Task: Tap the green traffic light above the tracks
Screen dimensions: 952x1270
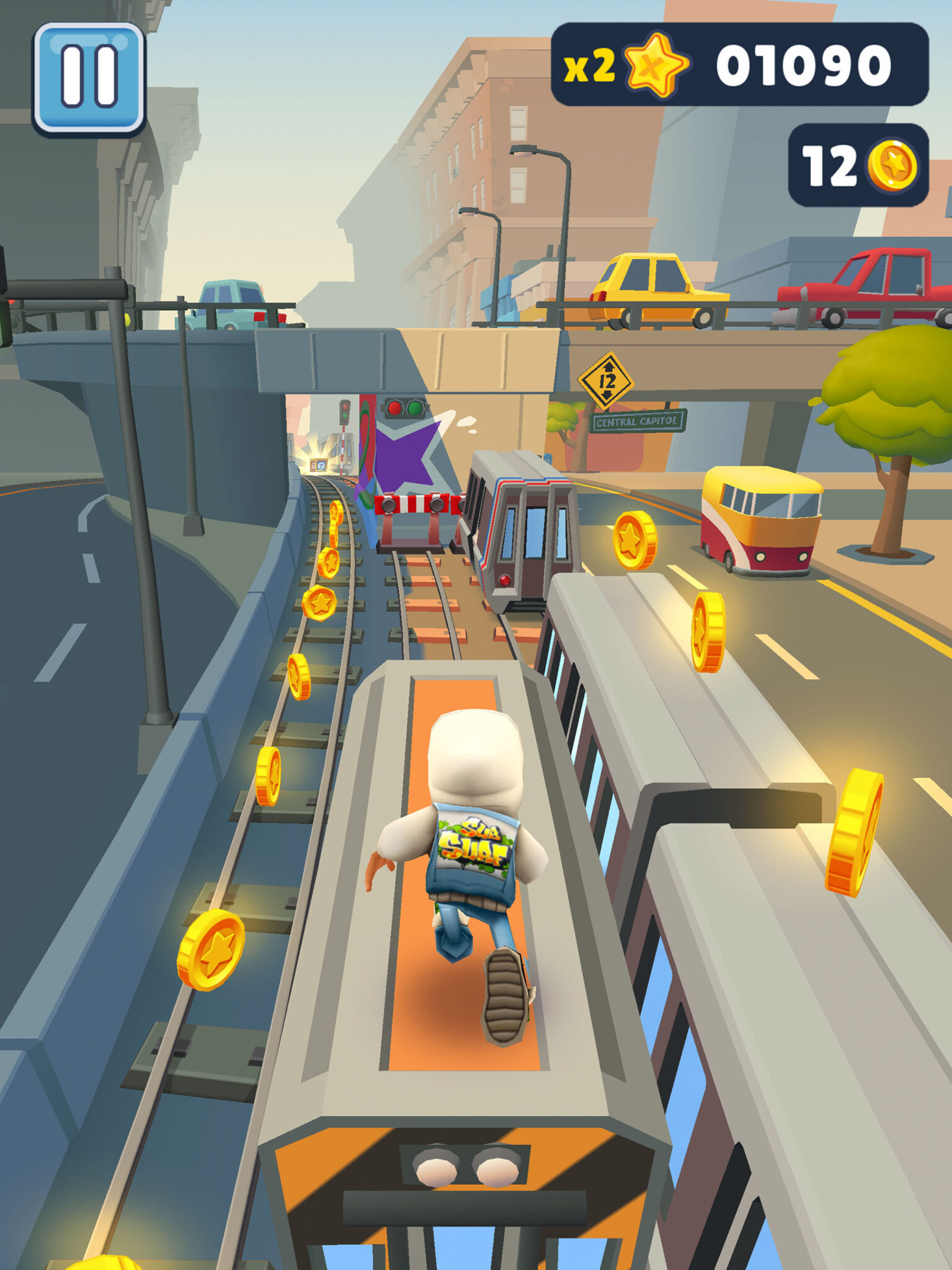Action: click(414, 408)
